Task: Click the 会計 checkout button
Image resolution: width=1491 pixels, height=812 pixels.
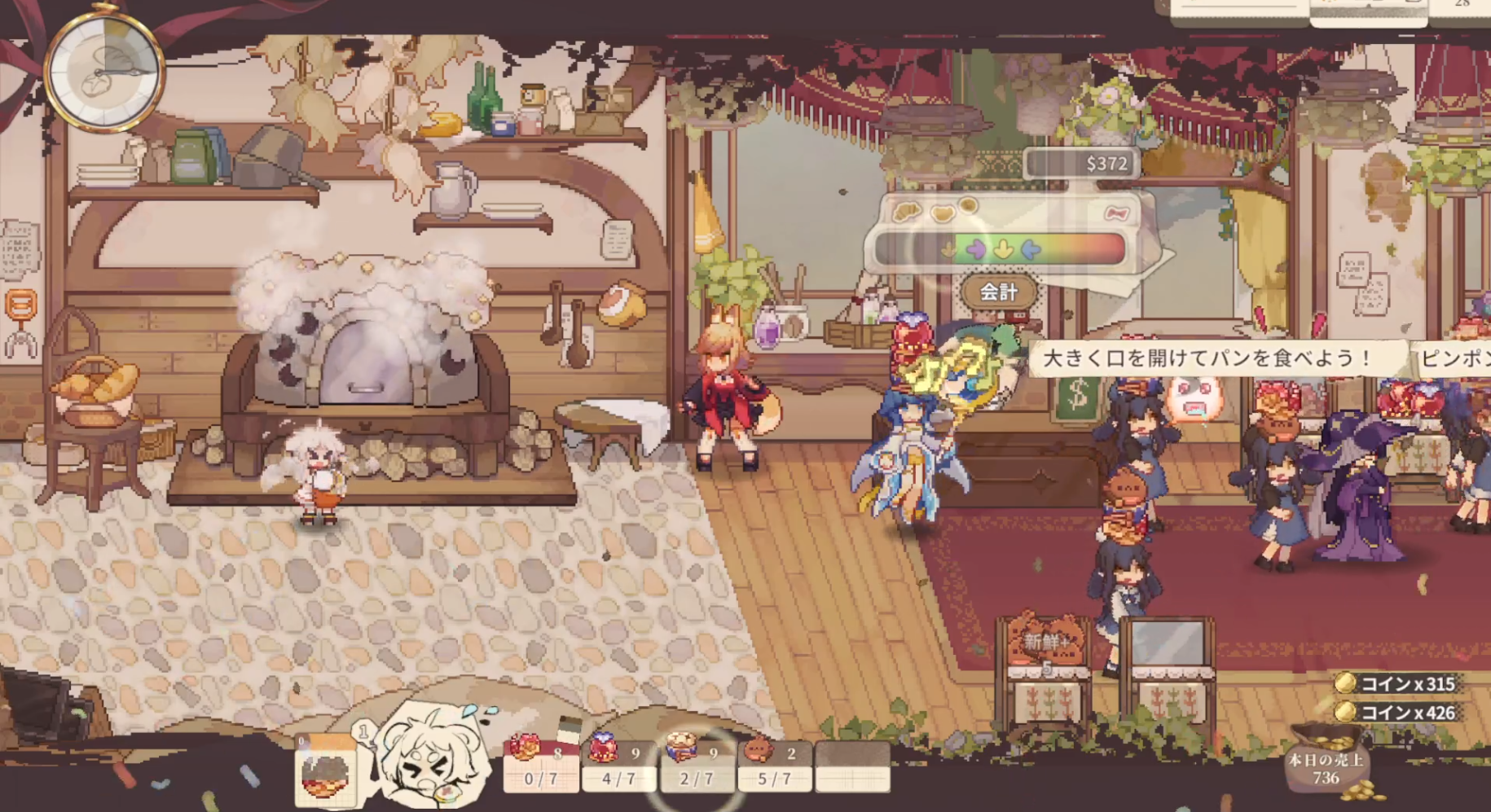Action: coord(999,292)
